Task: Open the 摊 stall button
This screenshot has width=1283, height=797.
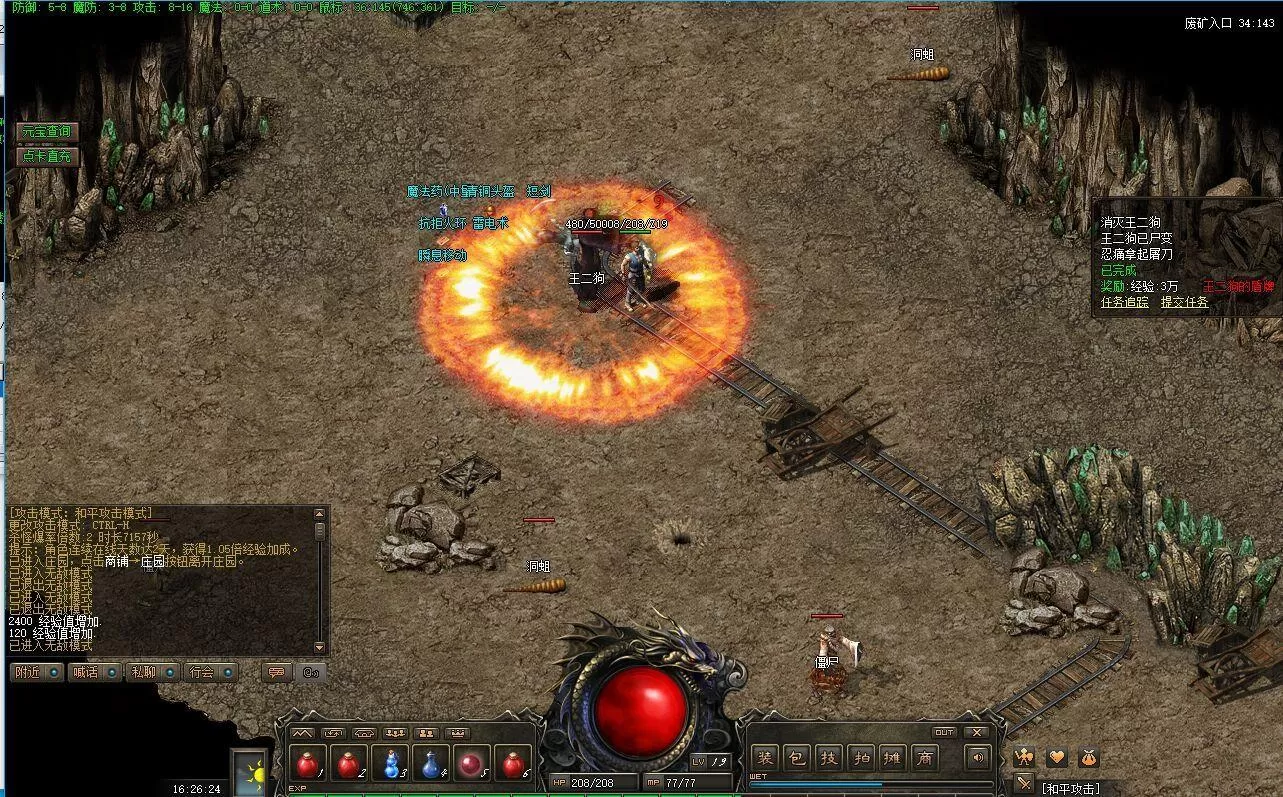Action: [893, 758]
